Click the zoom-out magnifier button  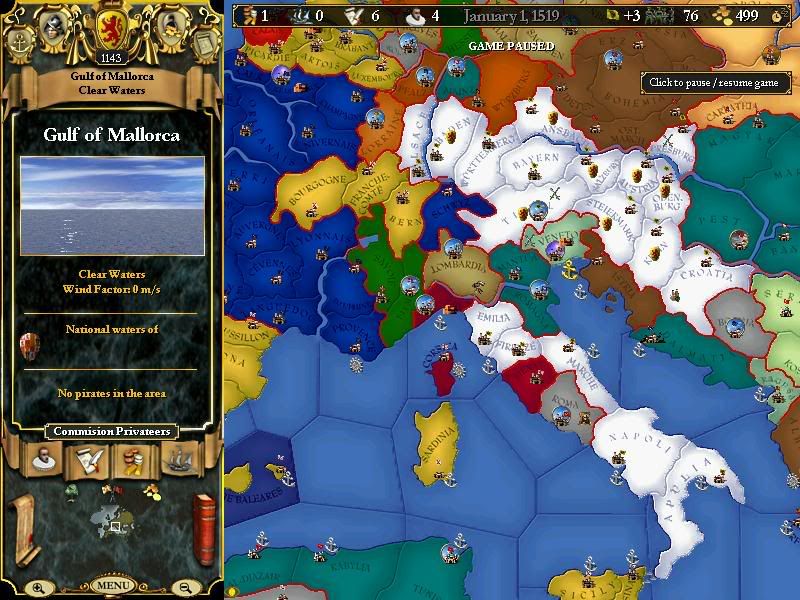coord(186,588)
